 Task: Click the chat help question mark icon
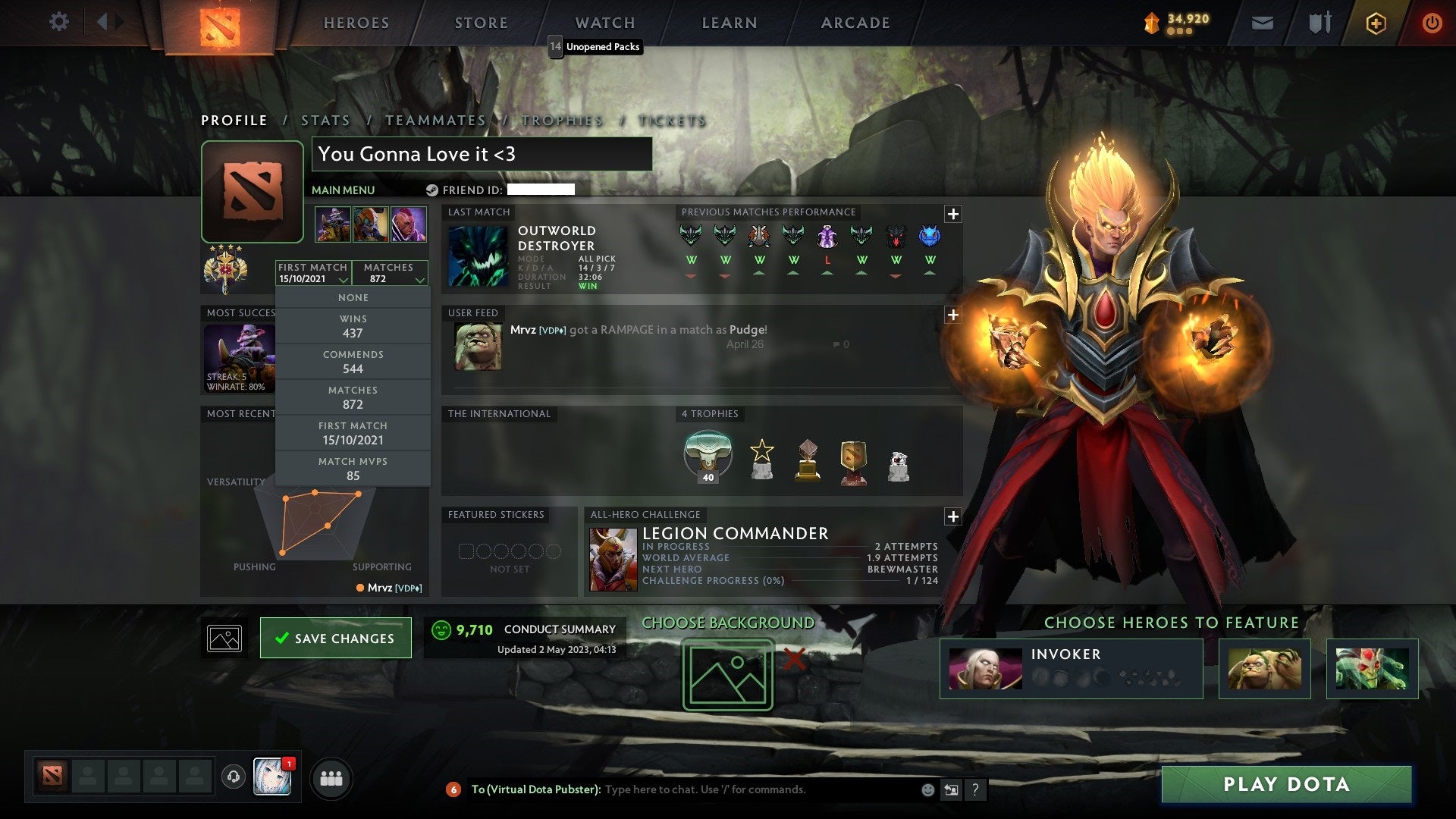point(976,789)
